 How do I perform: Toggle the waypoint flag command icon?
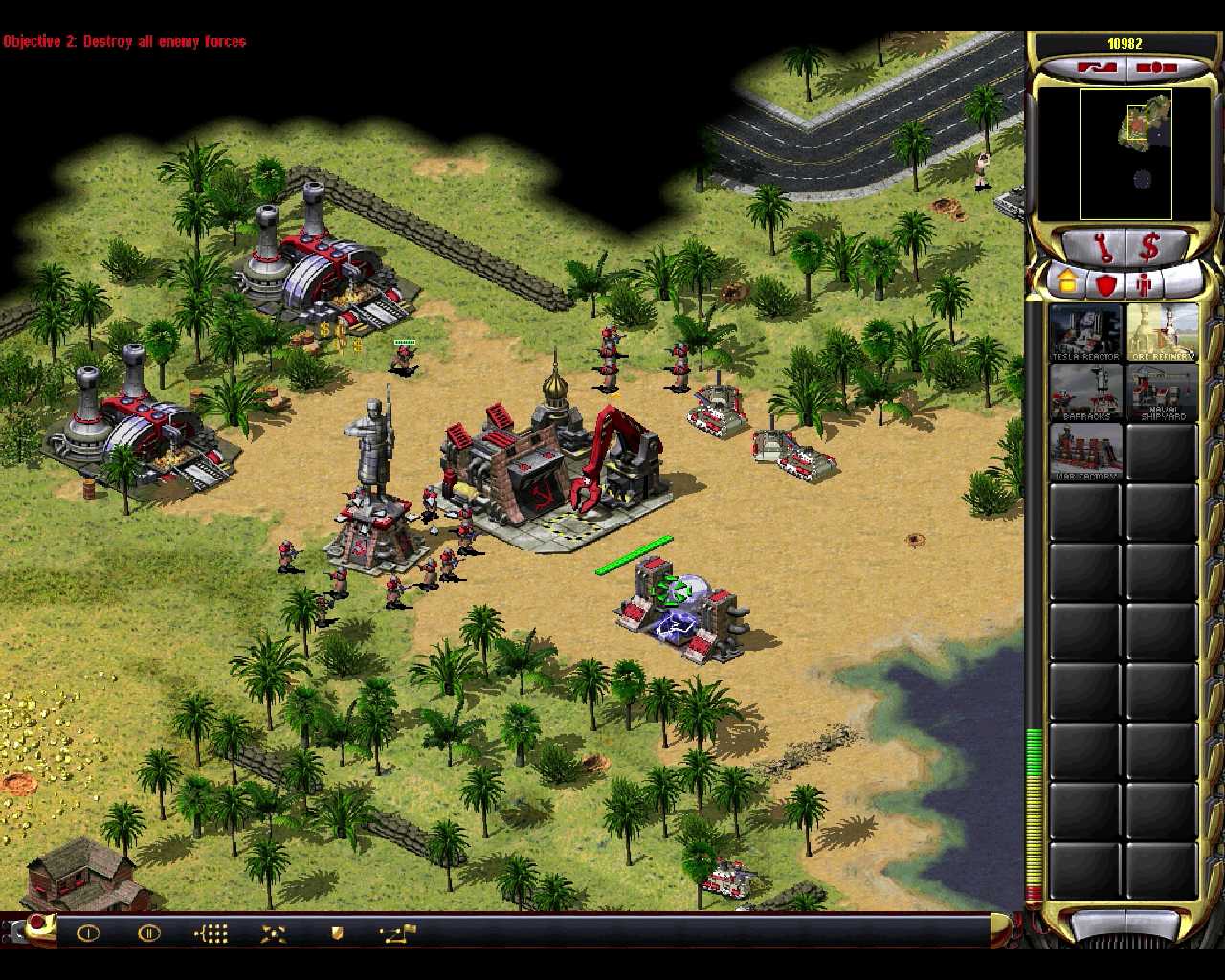point(396,933)
